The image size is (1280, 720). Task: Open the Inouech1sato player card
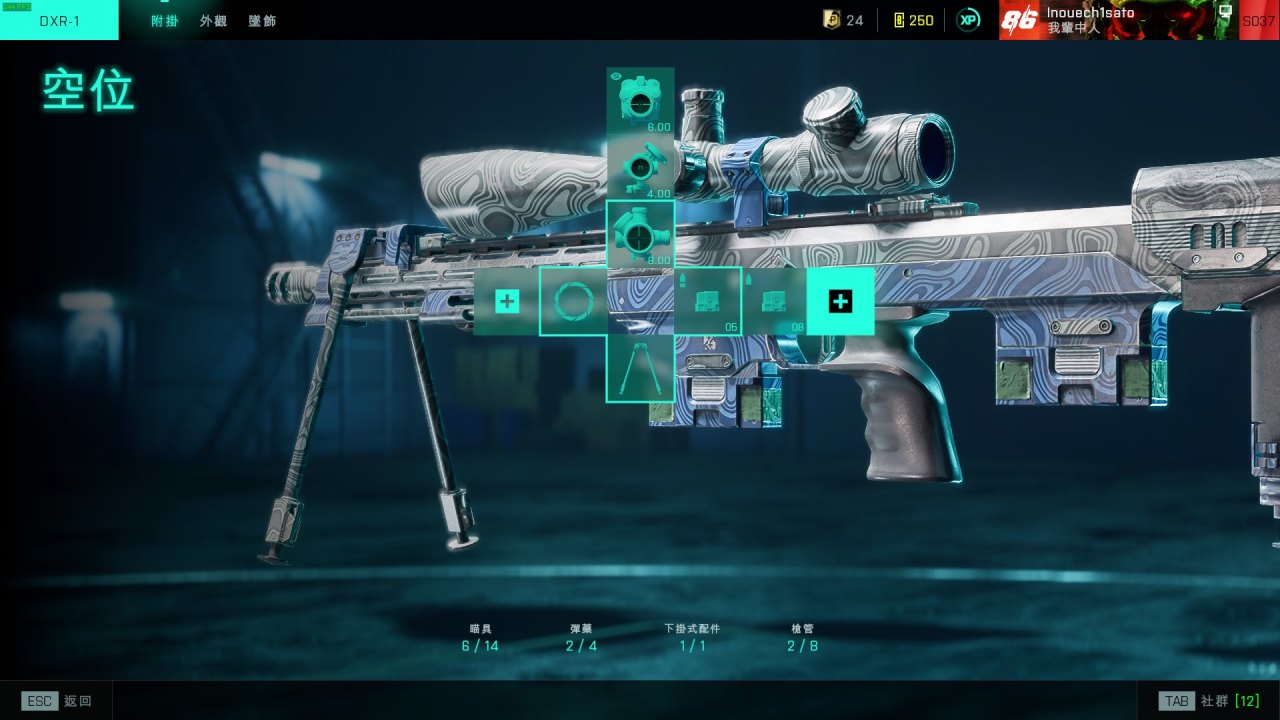coord(1118,20)
